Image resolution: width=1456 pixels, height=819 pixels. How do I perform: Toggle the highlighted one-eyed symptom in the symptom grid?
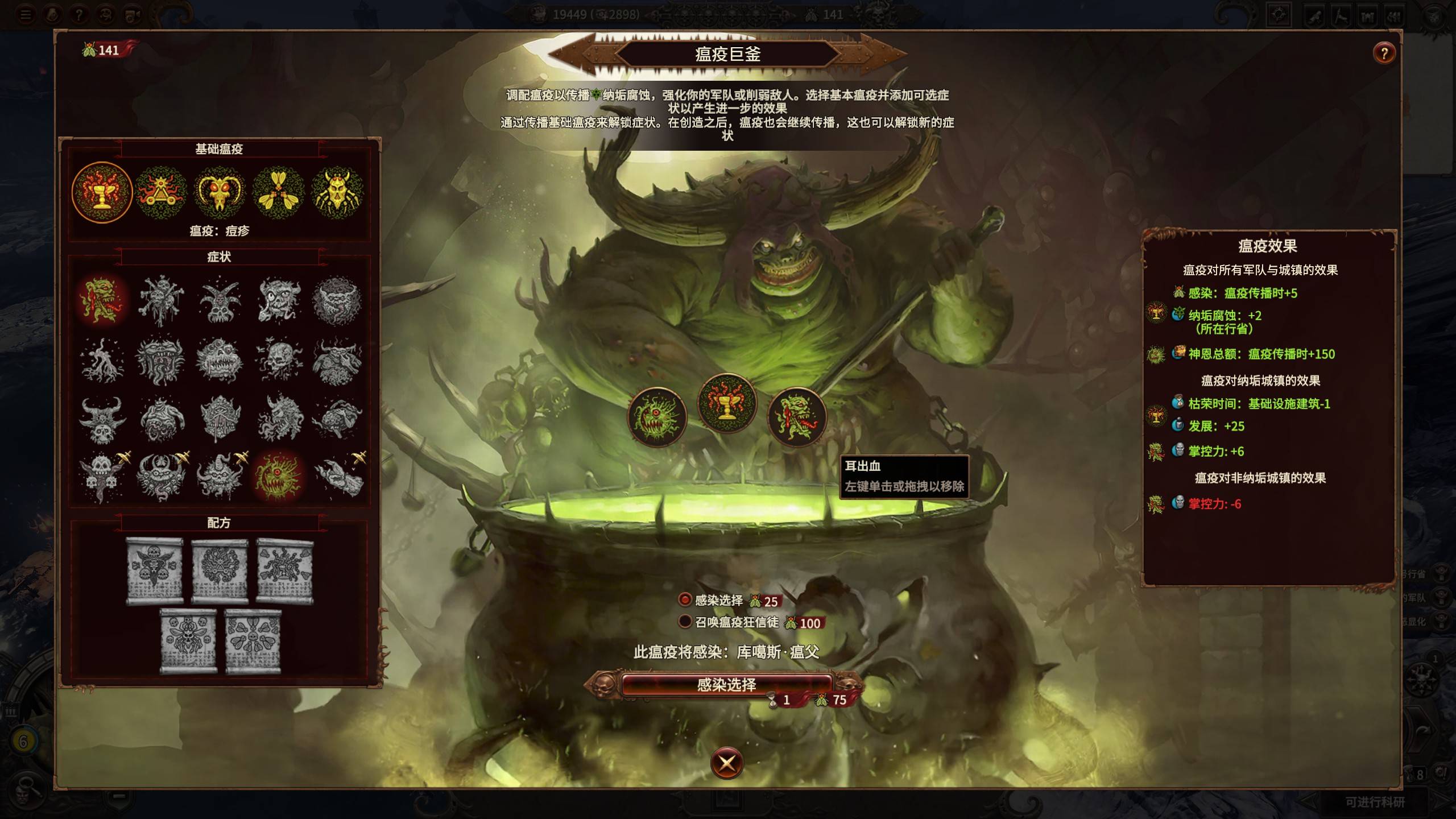pyautogui.click(x=278, y=477)
